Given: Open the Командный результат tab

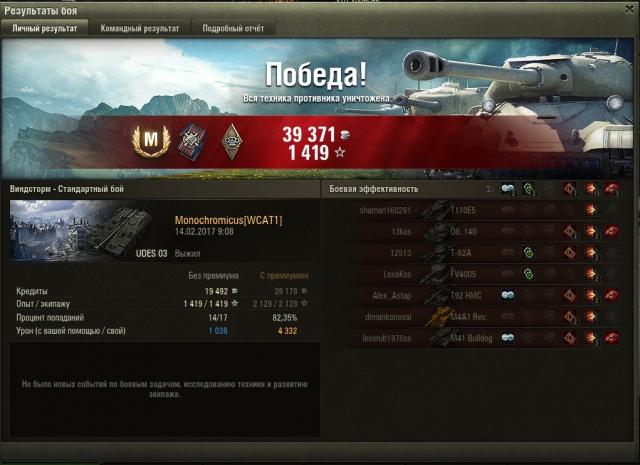Looking at the screenshot, I should [x=140, y=29].
